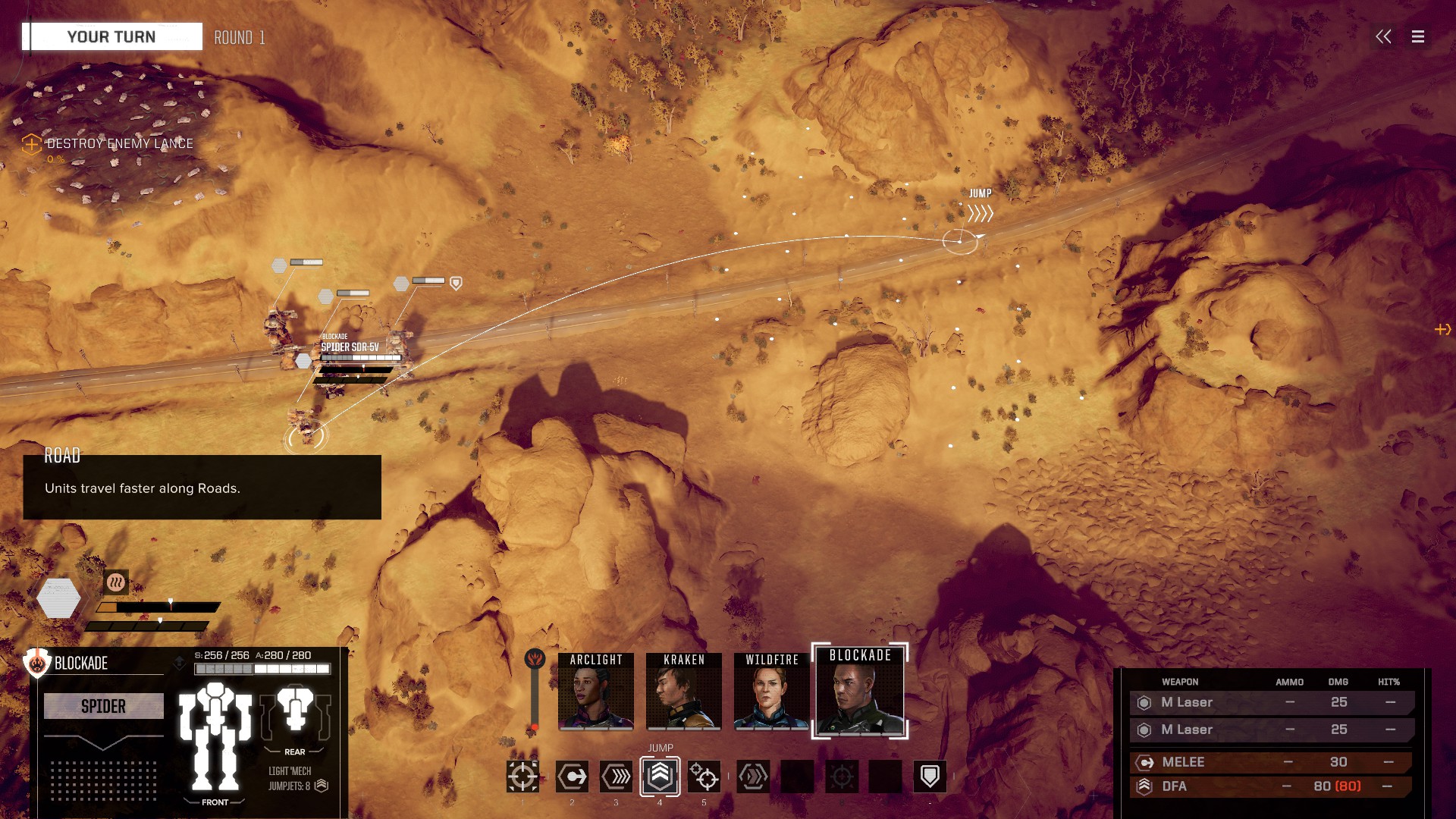Click the Spider SDR-5V unit nameplate
The image size is (1456, 819).
coord(350,347)
